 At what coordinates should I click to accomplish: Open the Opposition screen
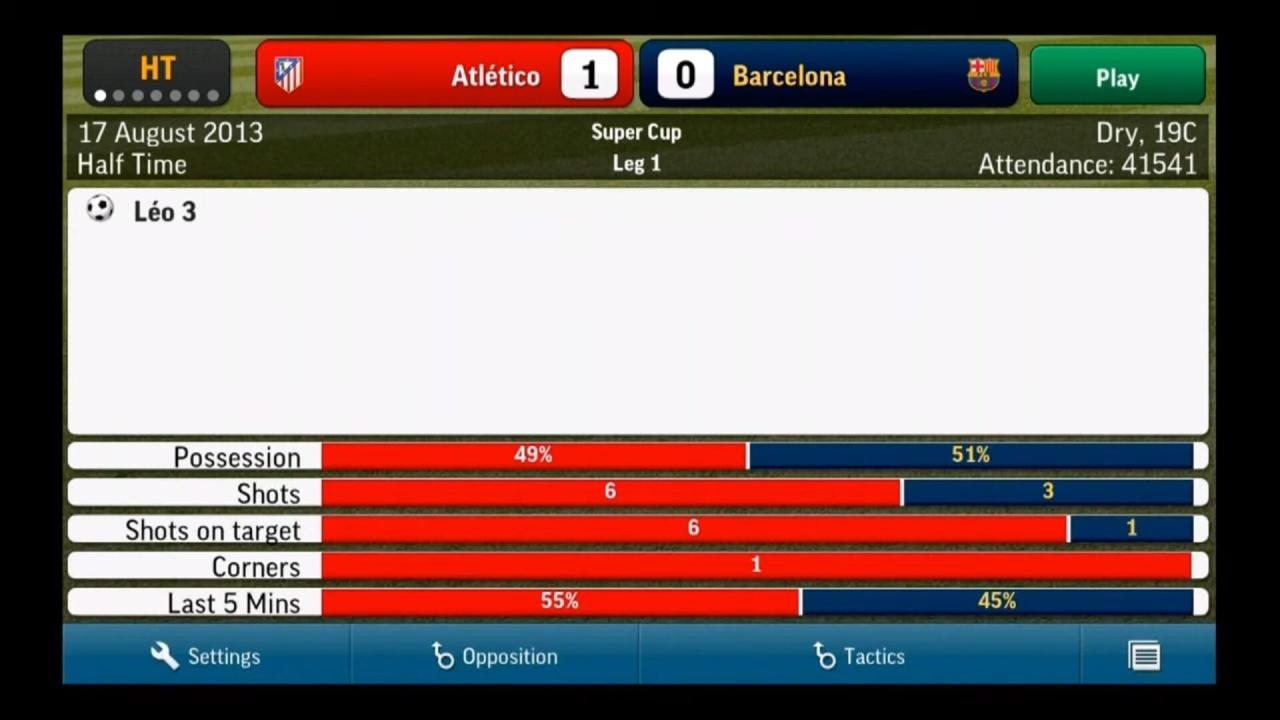495,656
